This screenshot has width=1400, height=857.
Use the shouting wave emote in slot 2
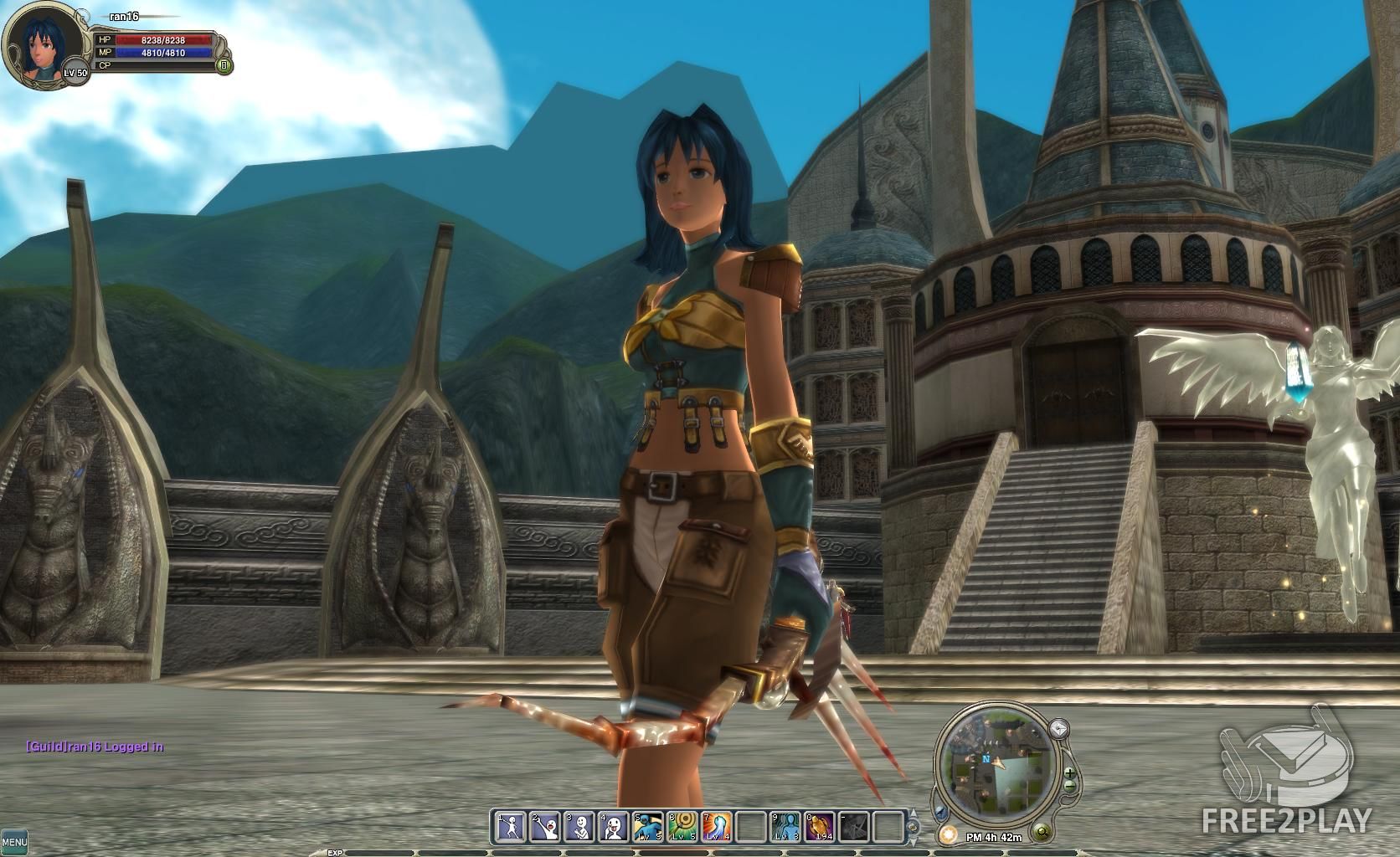545,827
